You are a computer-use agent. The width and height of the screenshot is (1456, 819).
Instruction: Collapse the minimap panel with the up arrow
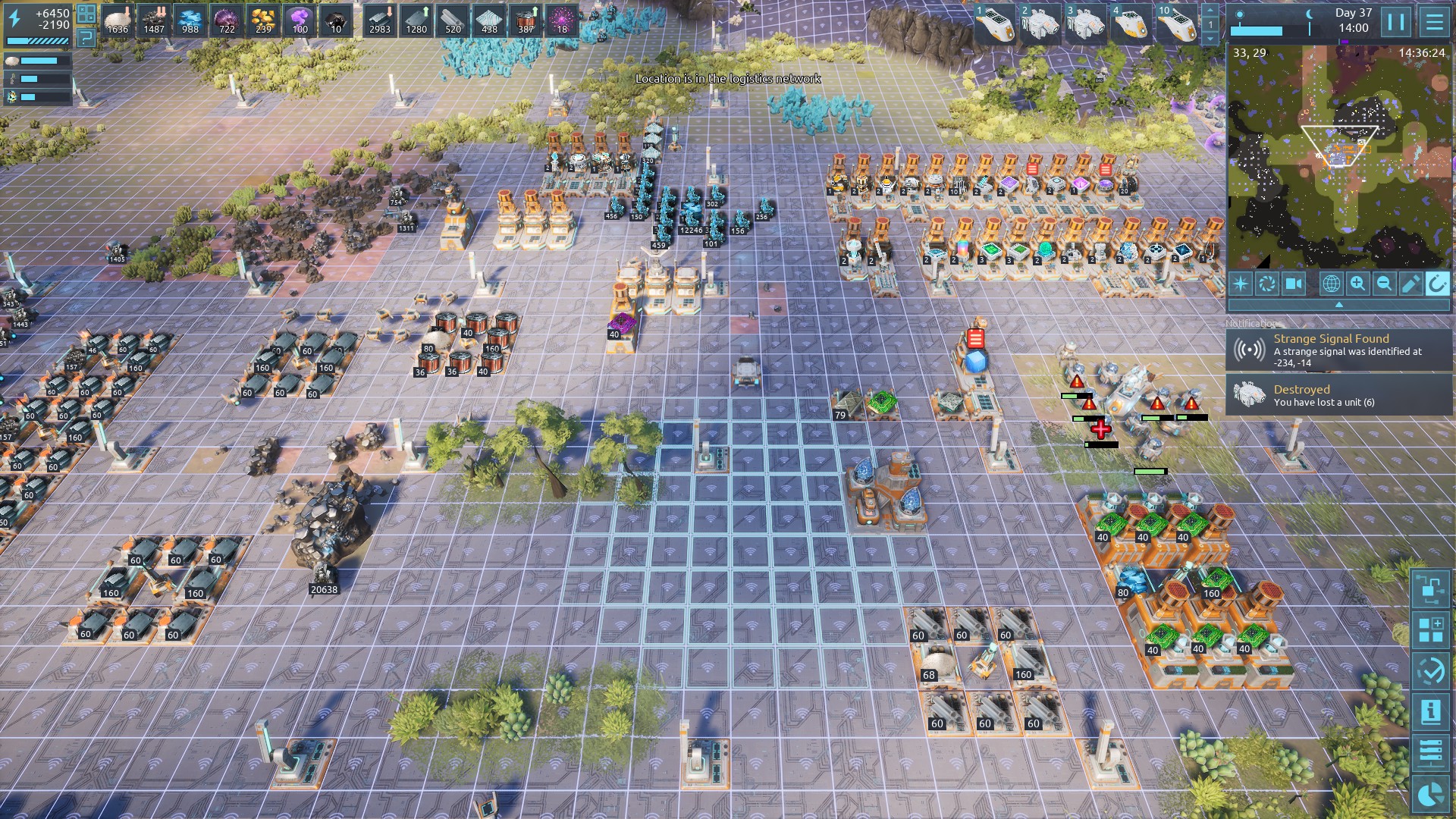click(1338, 305)
